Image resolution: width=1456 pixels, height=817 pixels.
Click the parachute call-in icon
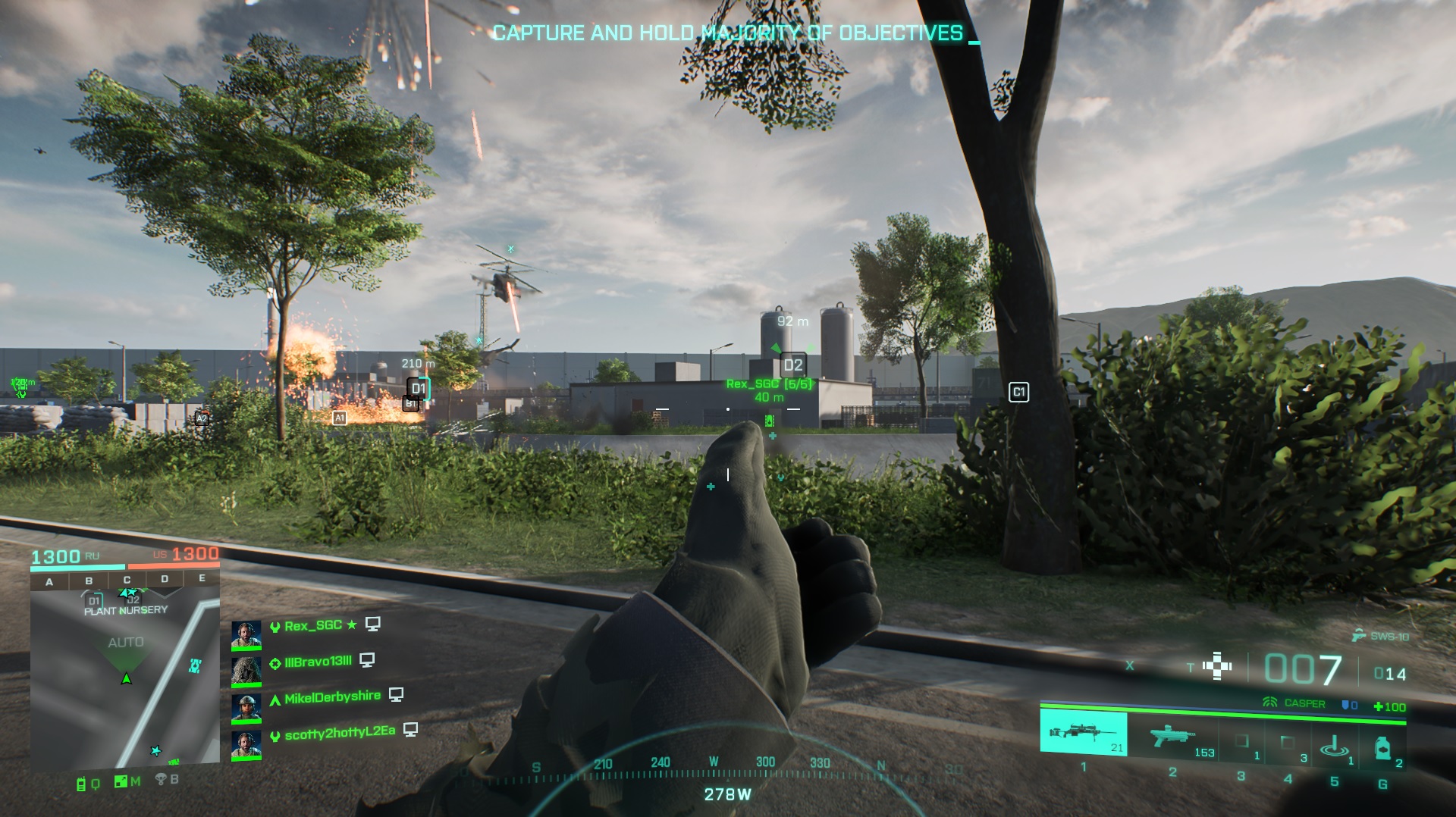pos(161,779)
